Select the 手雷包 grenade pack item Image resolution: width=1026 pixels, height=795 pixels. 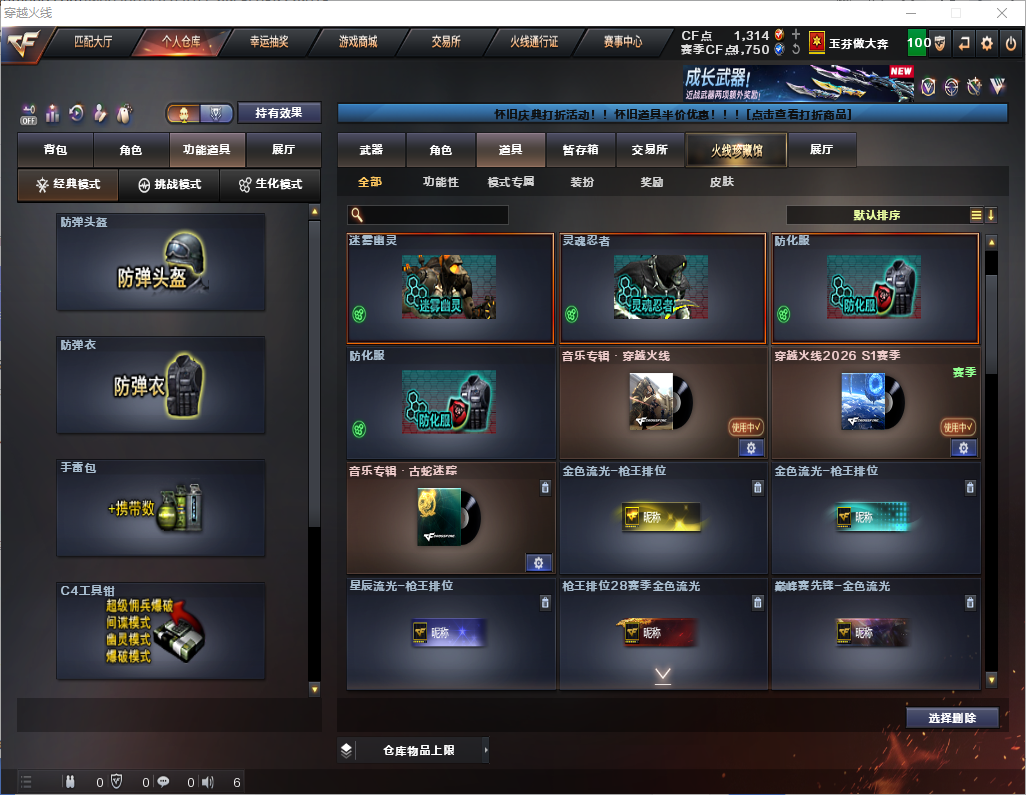click(161, 507)
